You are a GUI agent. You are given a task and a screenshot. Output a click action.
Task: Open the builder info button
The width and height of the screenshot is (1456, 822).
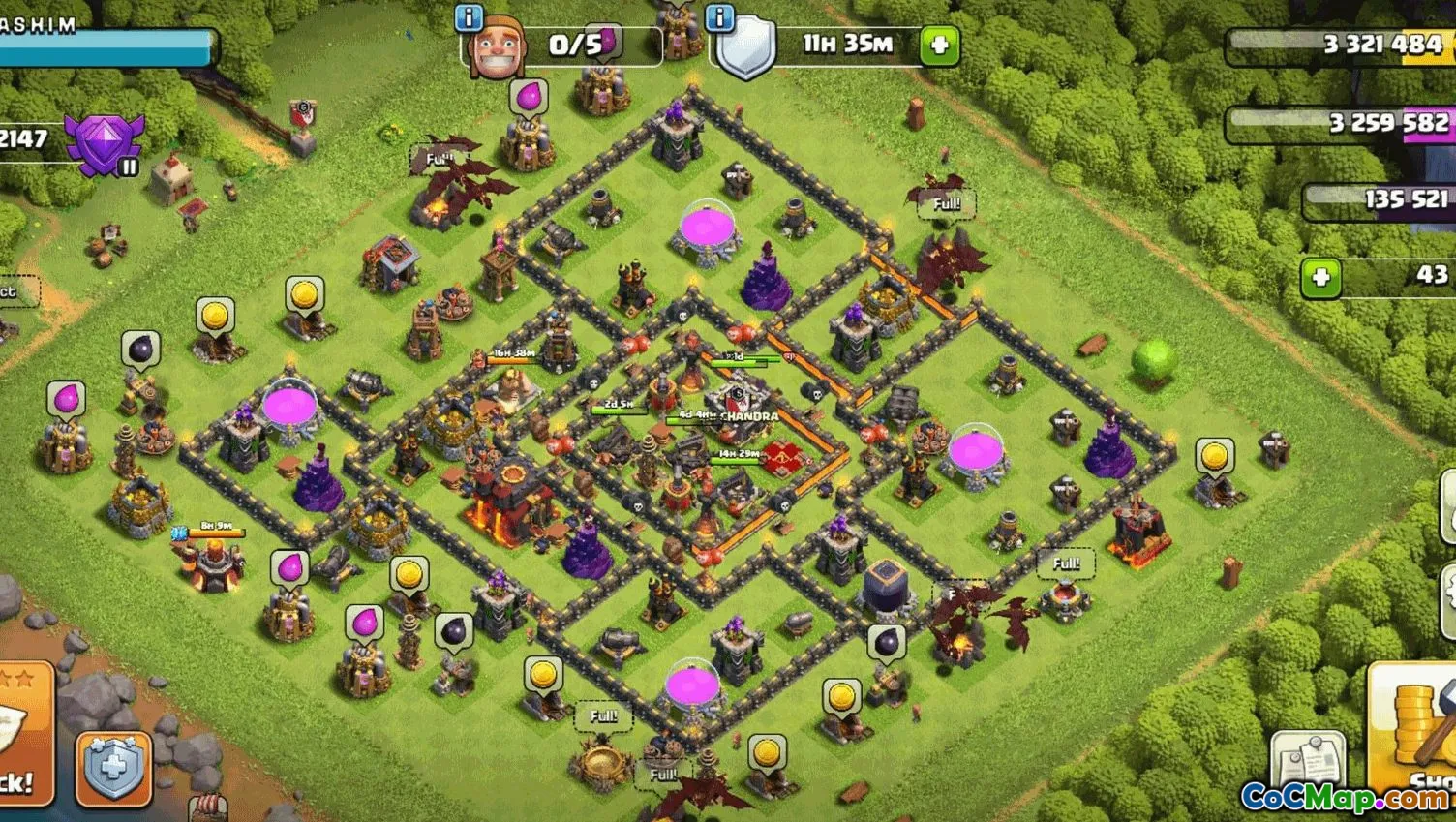[469, 16]
